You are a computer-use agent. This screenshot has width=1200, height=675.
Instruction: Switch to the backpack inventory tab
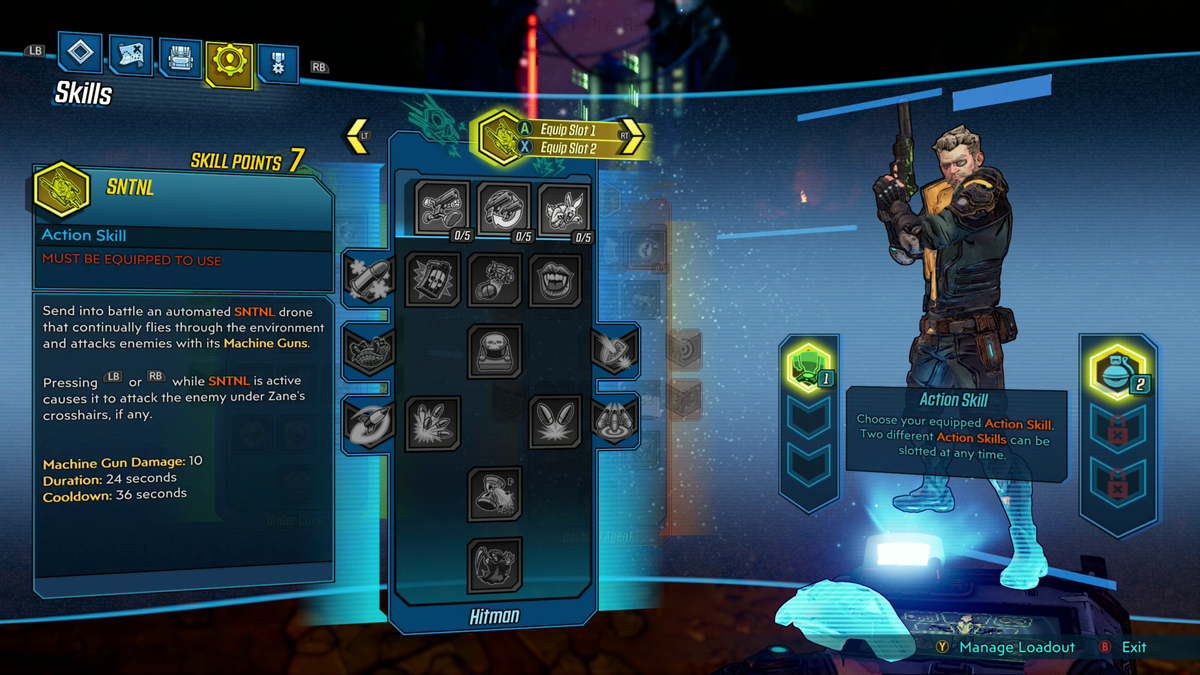tap(180, 59)
